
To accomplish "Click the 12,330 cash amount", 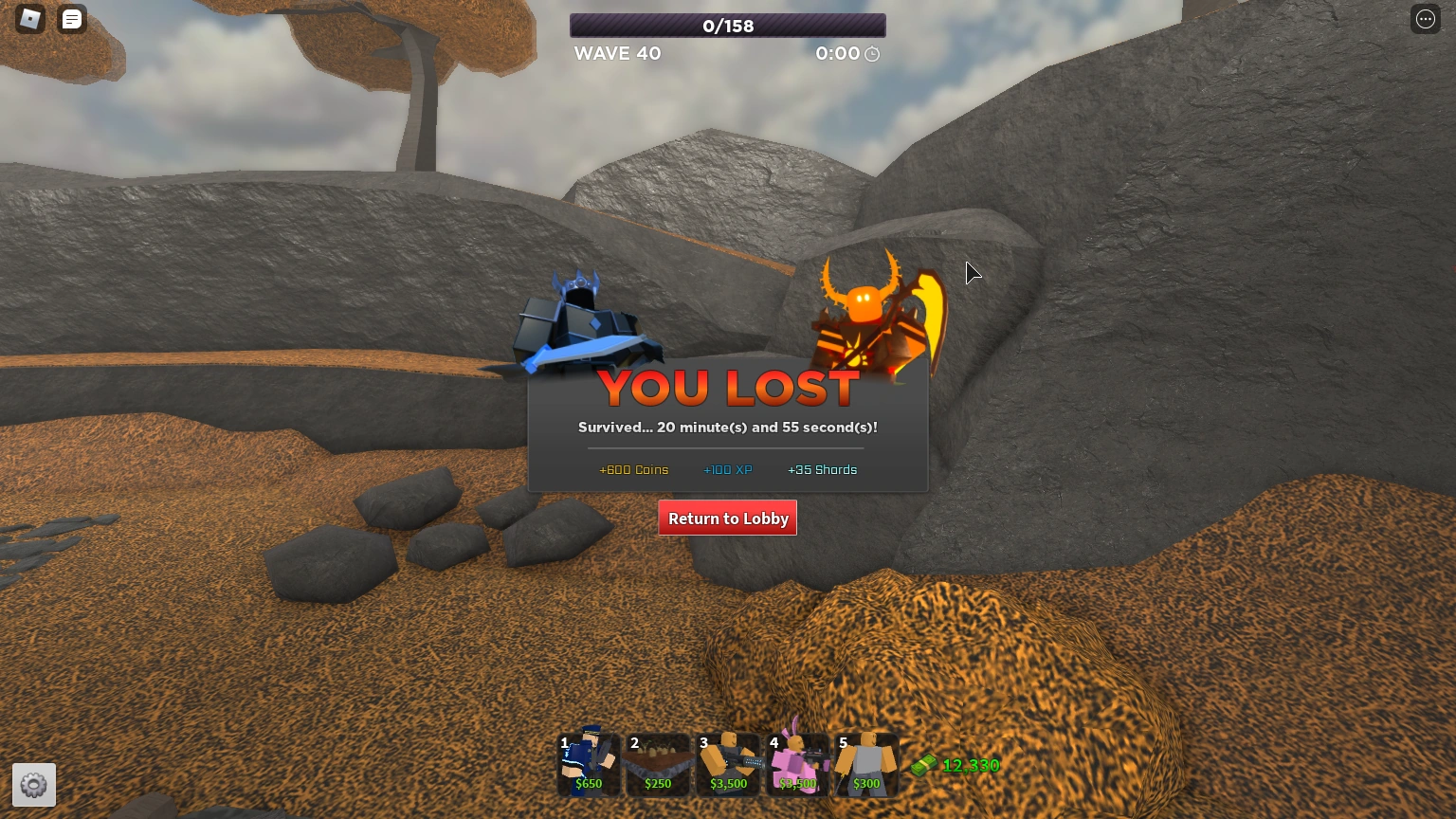I will pyautogui.click(x=971, y=765).
